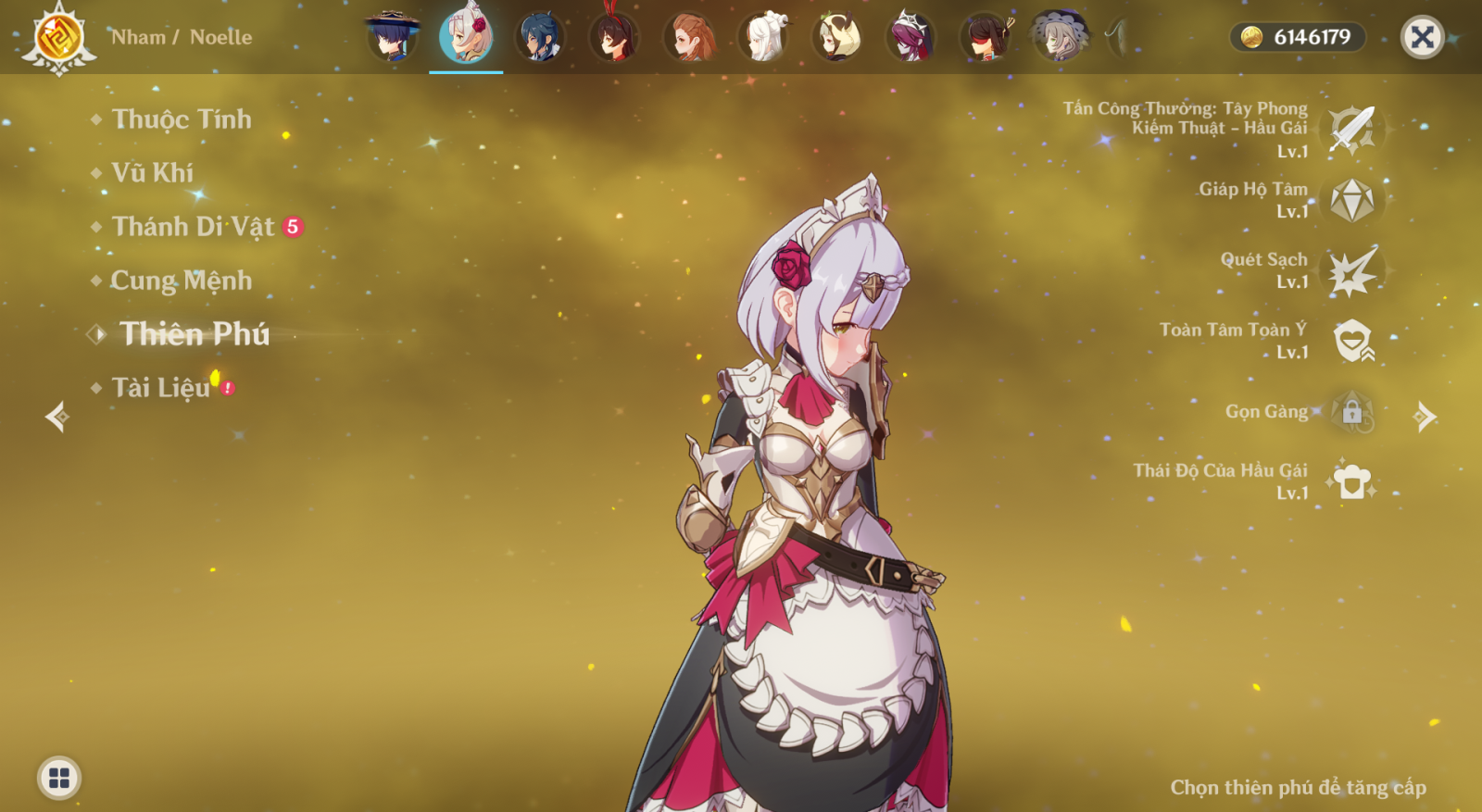
Task: Choose the Giáp Hộ Tâm talent icon
Action: coord(1351,200)
